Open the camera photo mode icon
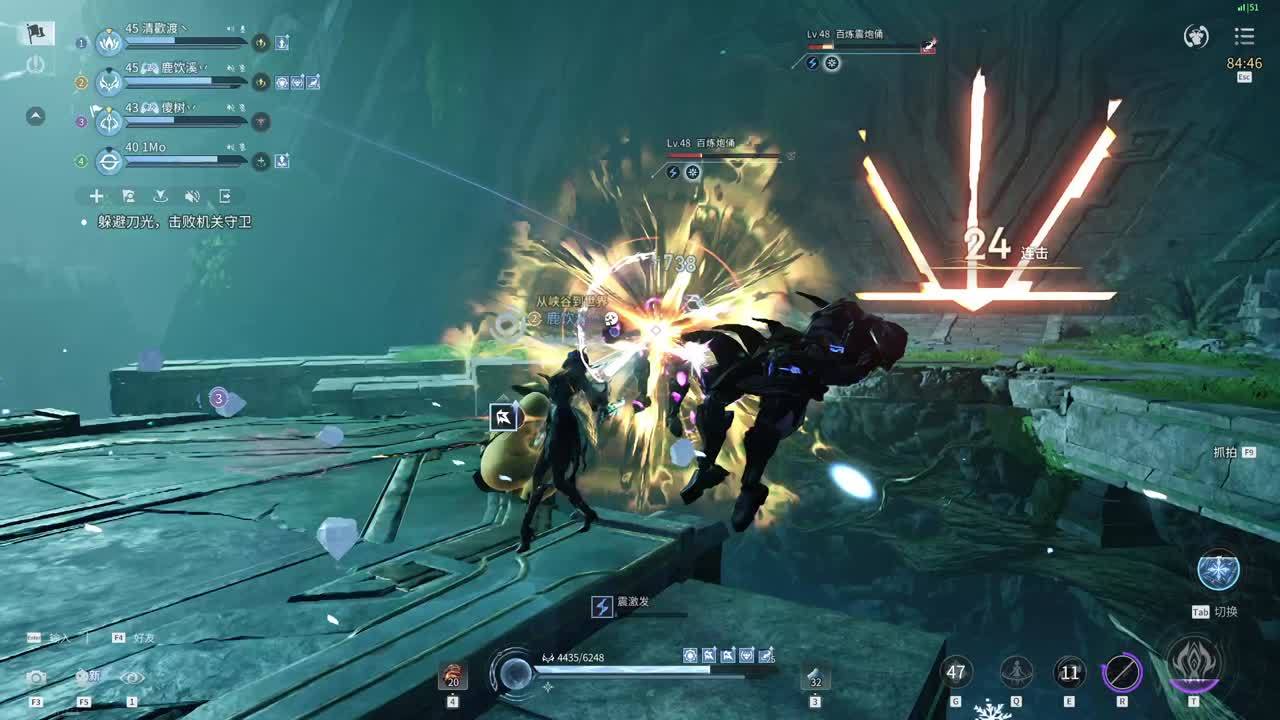This screenshot has width=1280, height=720. [x=36, y=678]
